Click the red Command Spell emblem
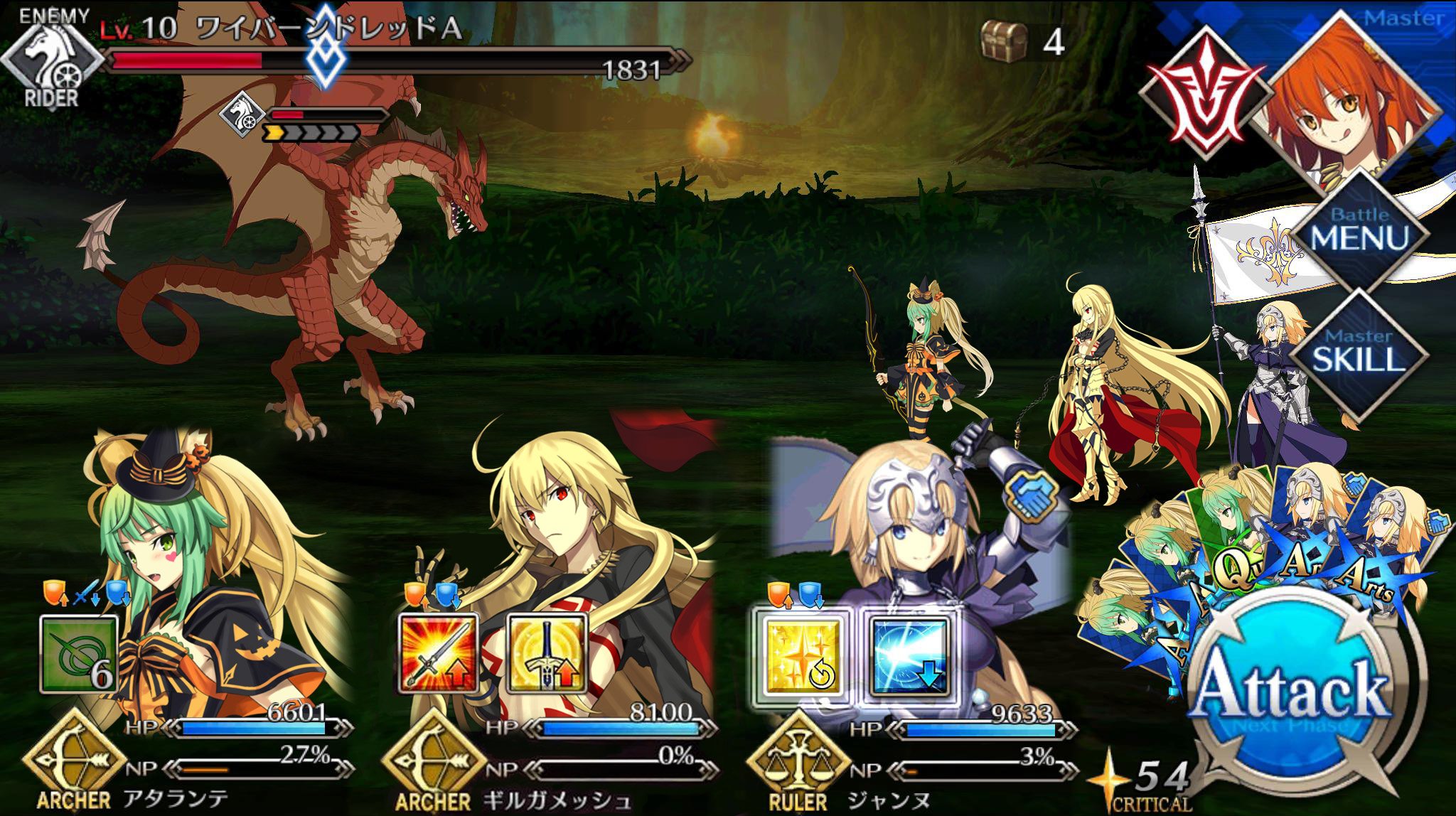Viewport: 1456px width, 816px height. pyautogui.click(x=1206, y=95)
